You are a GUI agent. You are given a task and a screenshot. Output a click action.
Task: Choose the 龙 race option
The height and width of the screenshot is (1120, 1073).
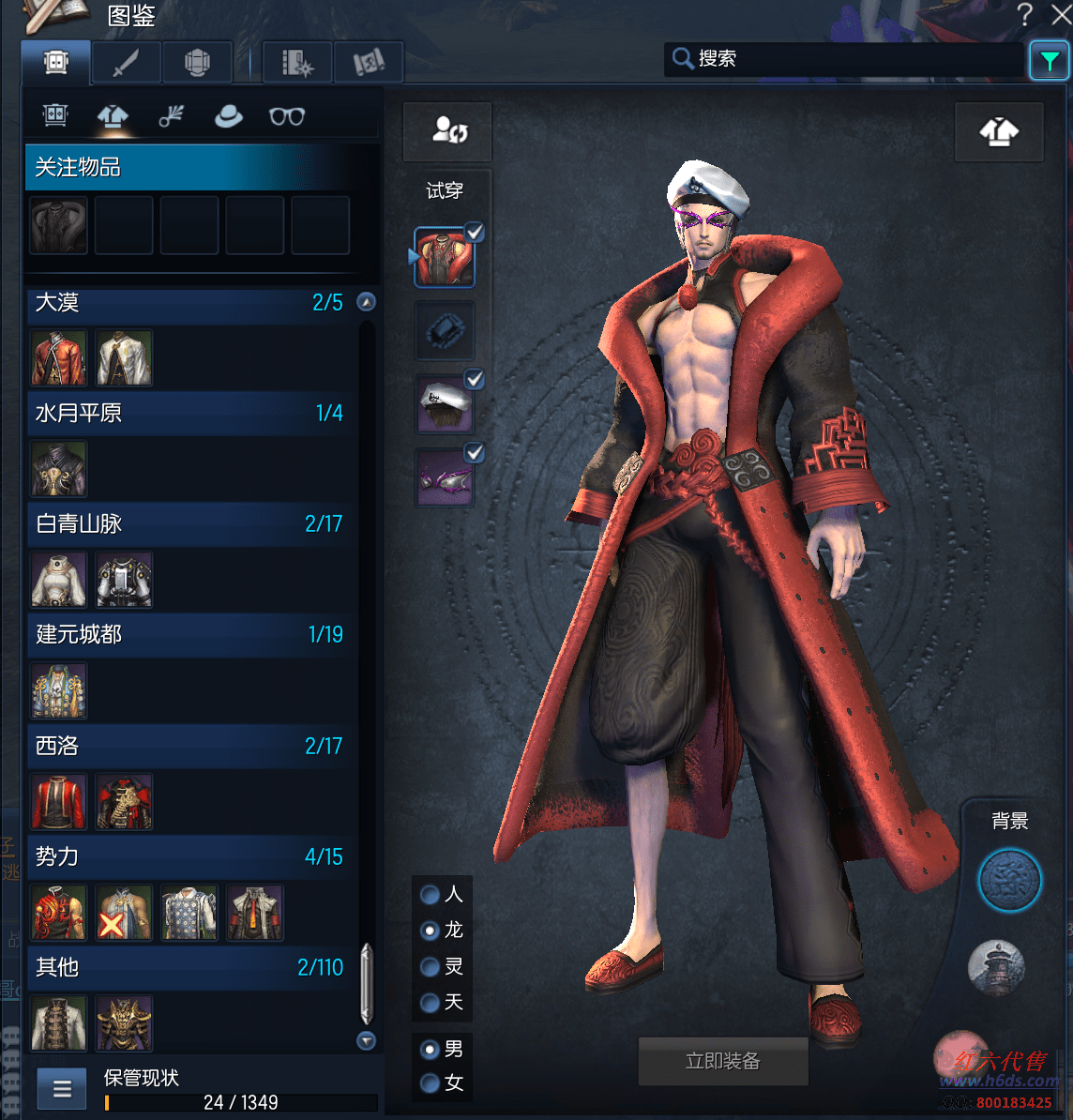pyautogui.click(x=431, y=931)
